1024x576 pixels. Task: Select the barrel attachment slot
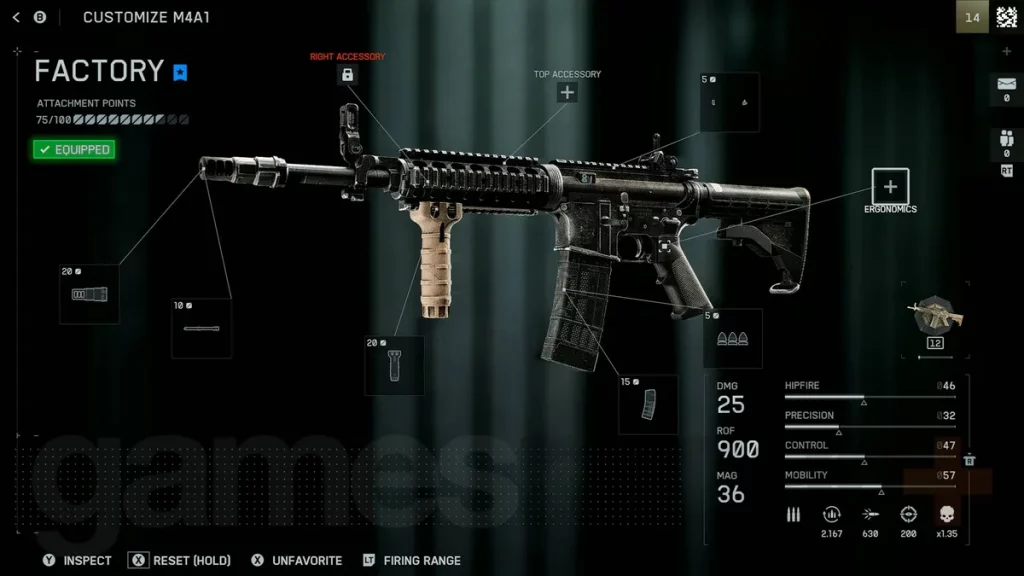coord(201,328)
